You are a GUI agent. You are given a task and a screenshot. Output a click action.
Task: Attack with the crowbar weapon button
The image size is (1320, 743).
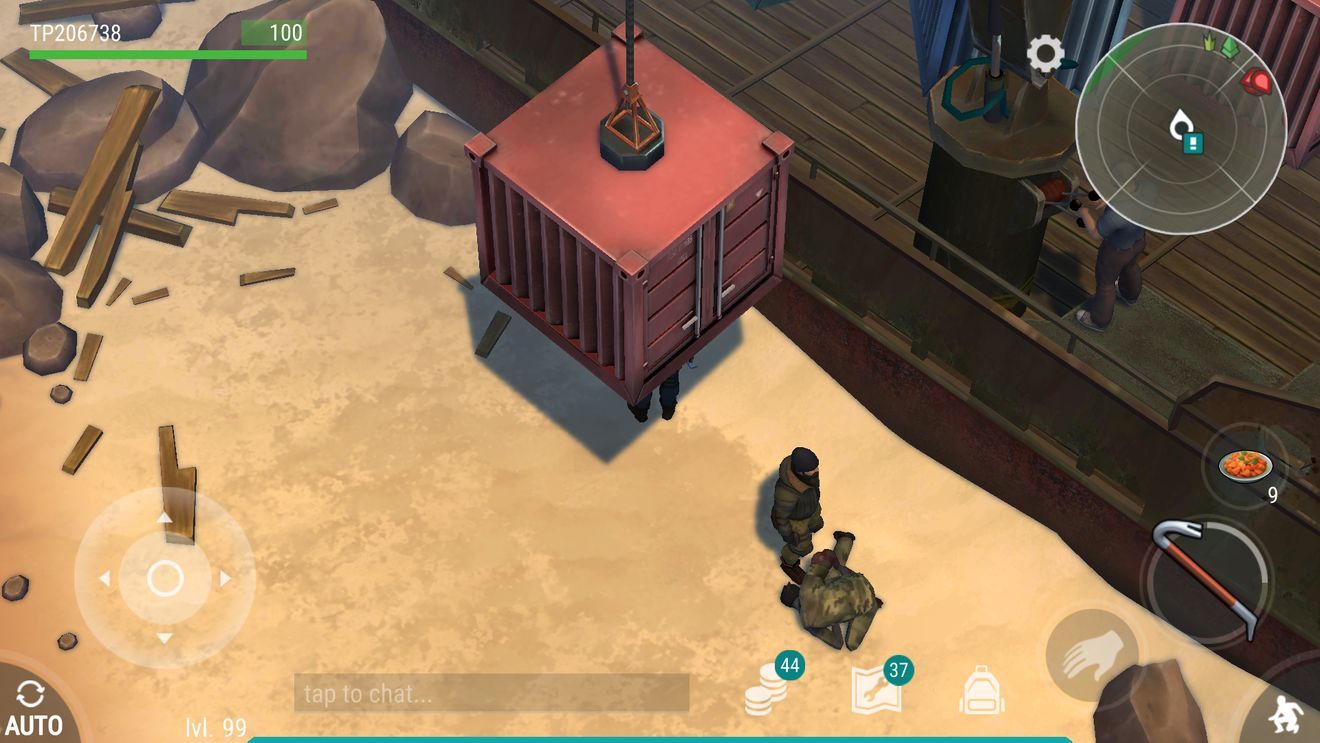tap(1207, 579)
